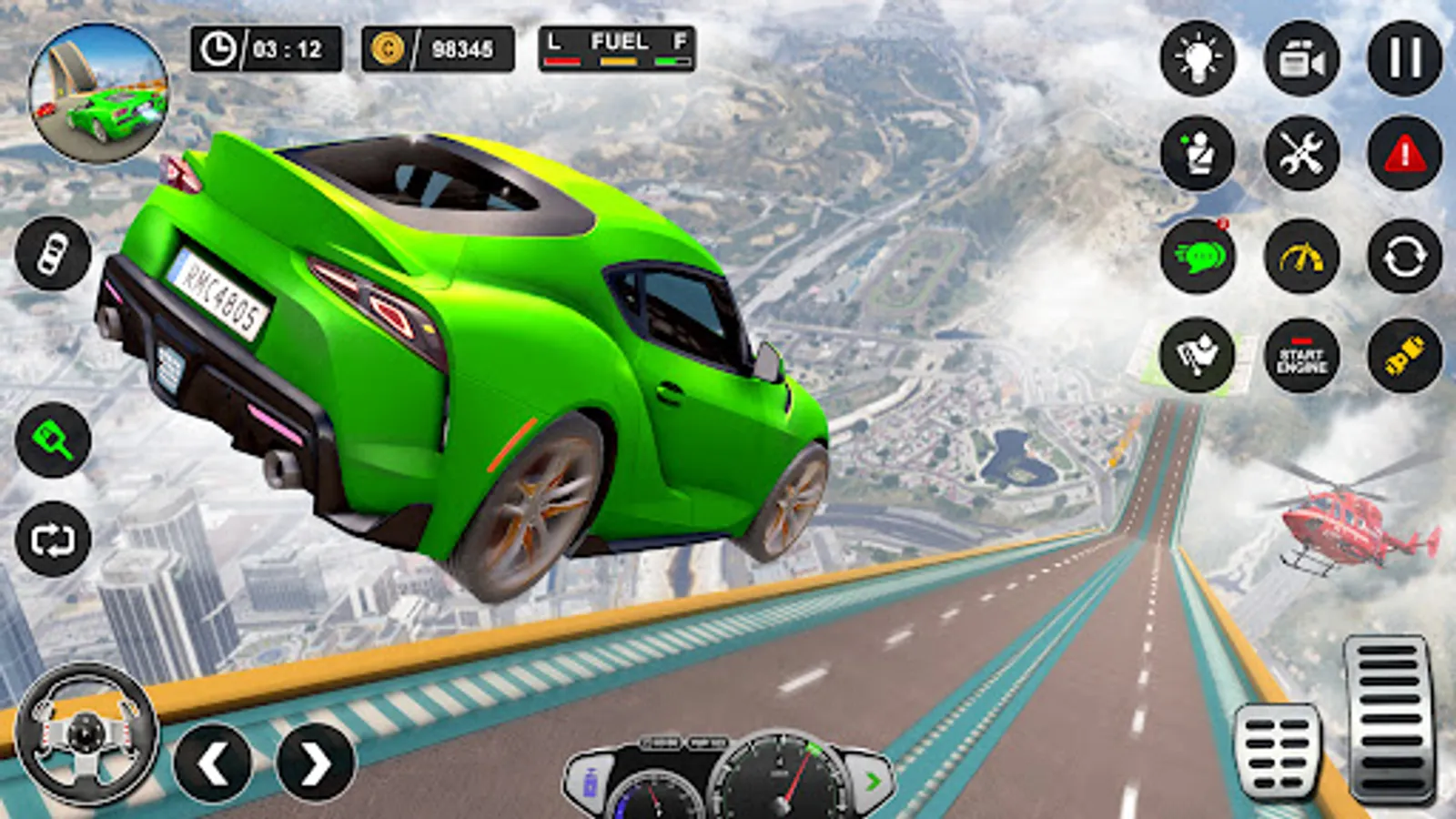This screenshot has width=1456, height=819.
Task: Select the steering wheel control mode
Action: 86,733
